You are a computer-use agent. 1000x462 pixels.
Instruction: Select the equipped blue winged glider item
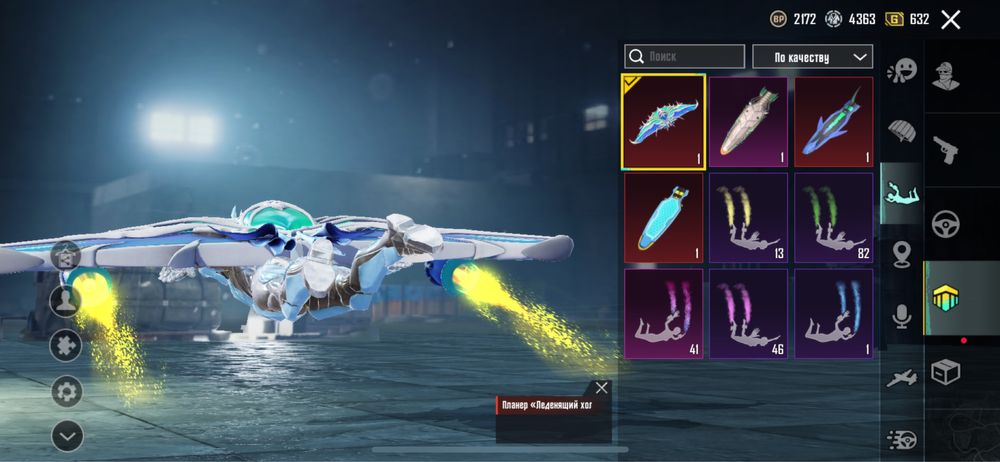[663, 122]
